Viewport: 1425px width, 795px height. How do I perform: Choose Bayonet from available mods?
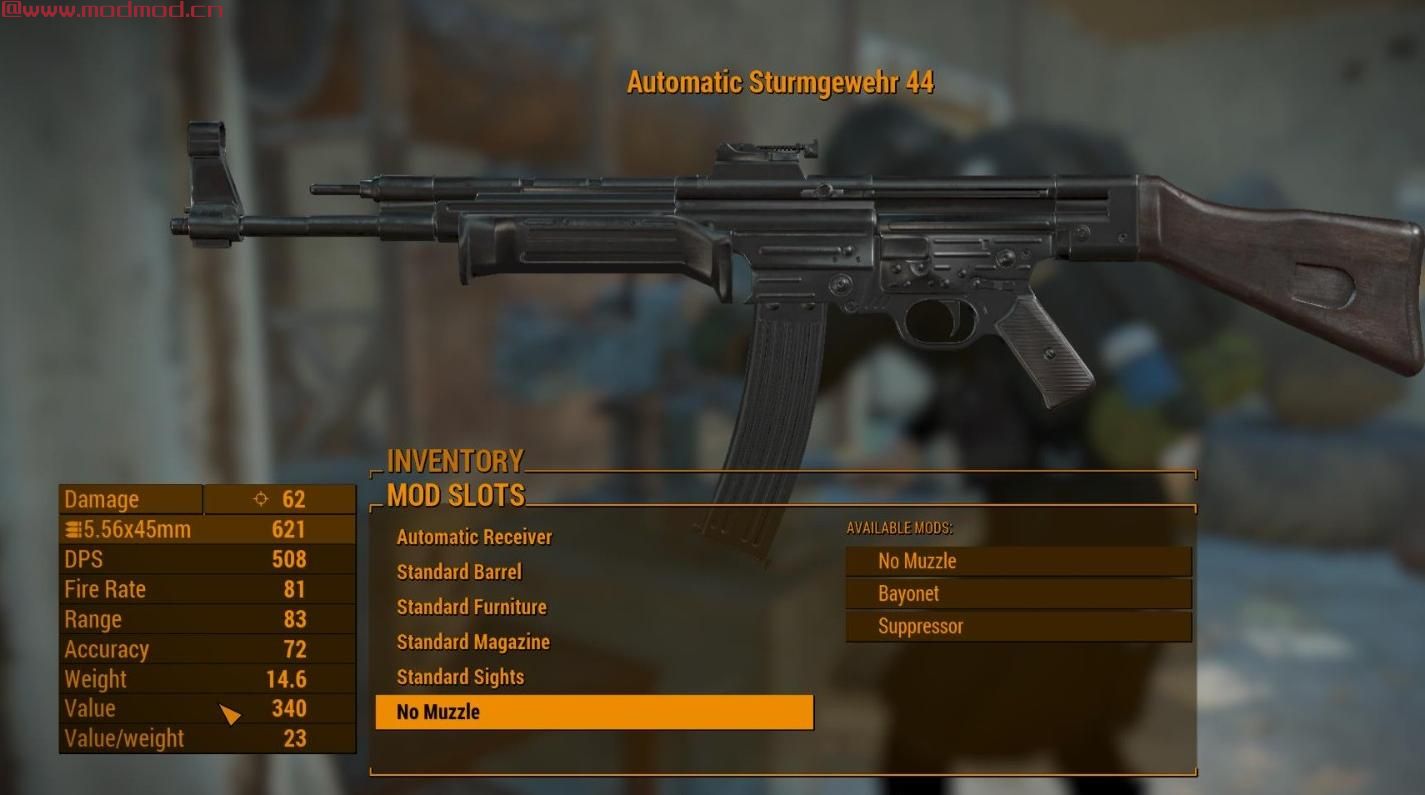1018,593
